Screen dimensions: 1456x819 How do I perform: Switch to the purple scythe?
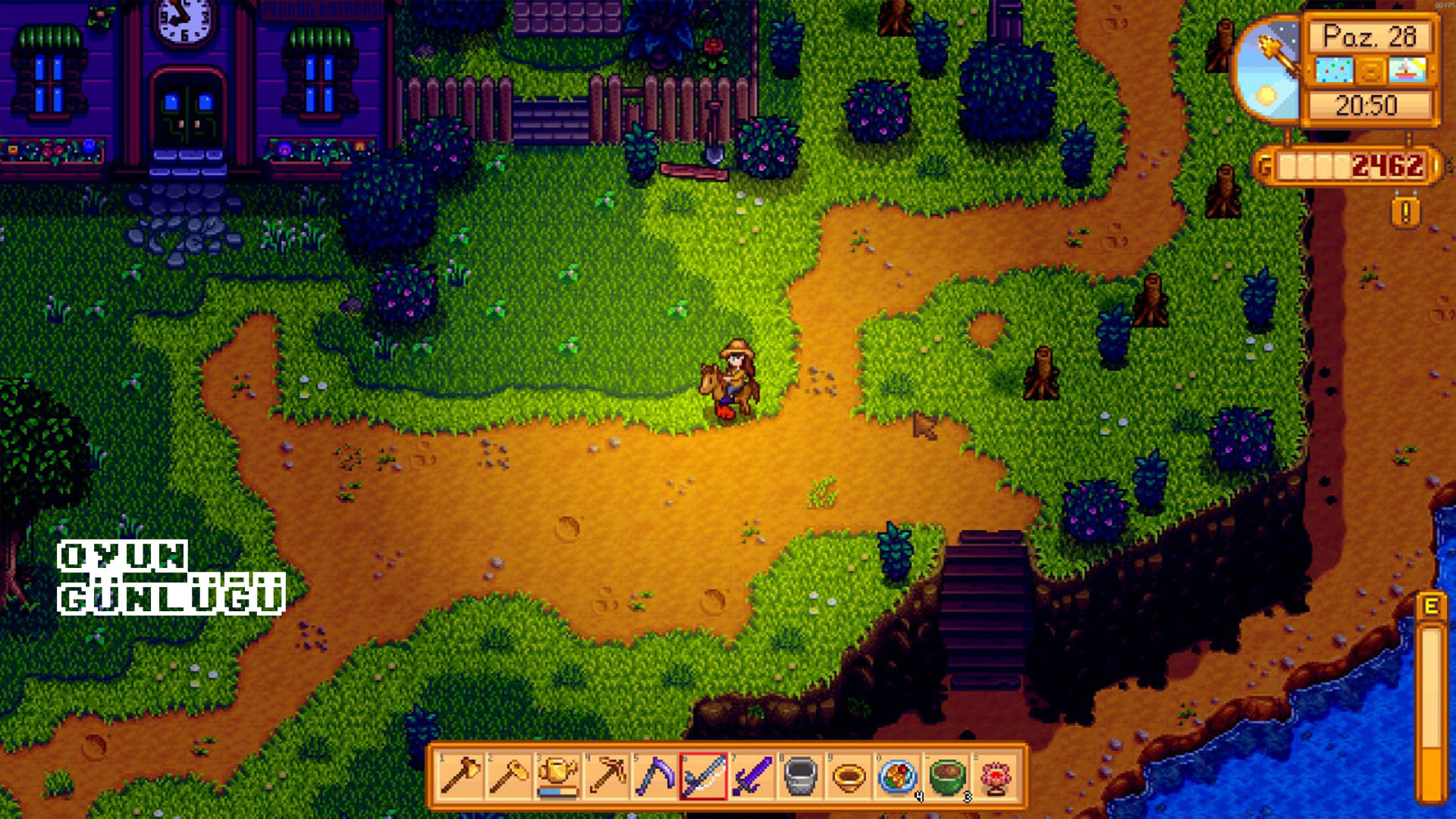tap(654, 777)
